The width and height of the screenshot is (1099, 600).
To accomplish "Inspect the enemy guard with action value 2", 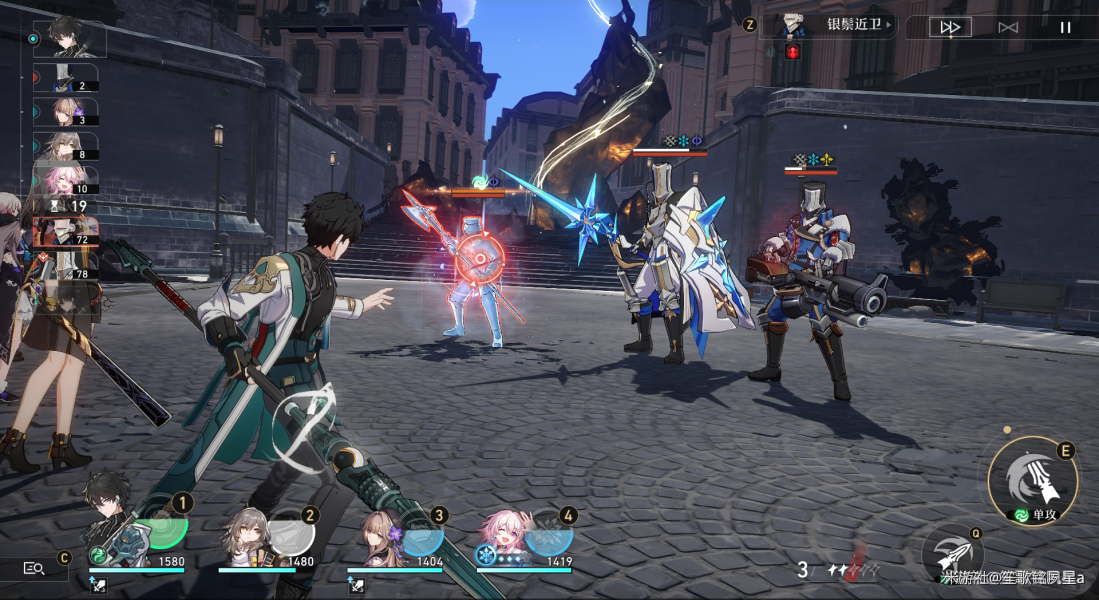I will tap(66, 78).
